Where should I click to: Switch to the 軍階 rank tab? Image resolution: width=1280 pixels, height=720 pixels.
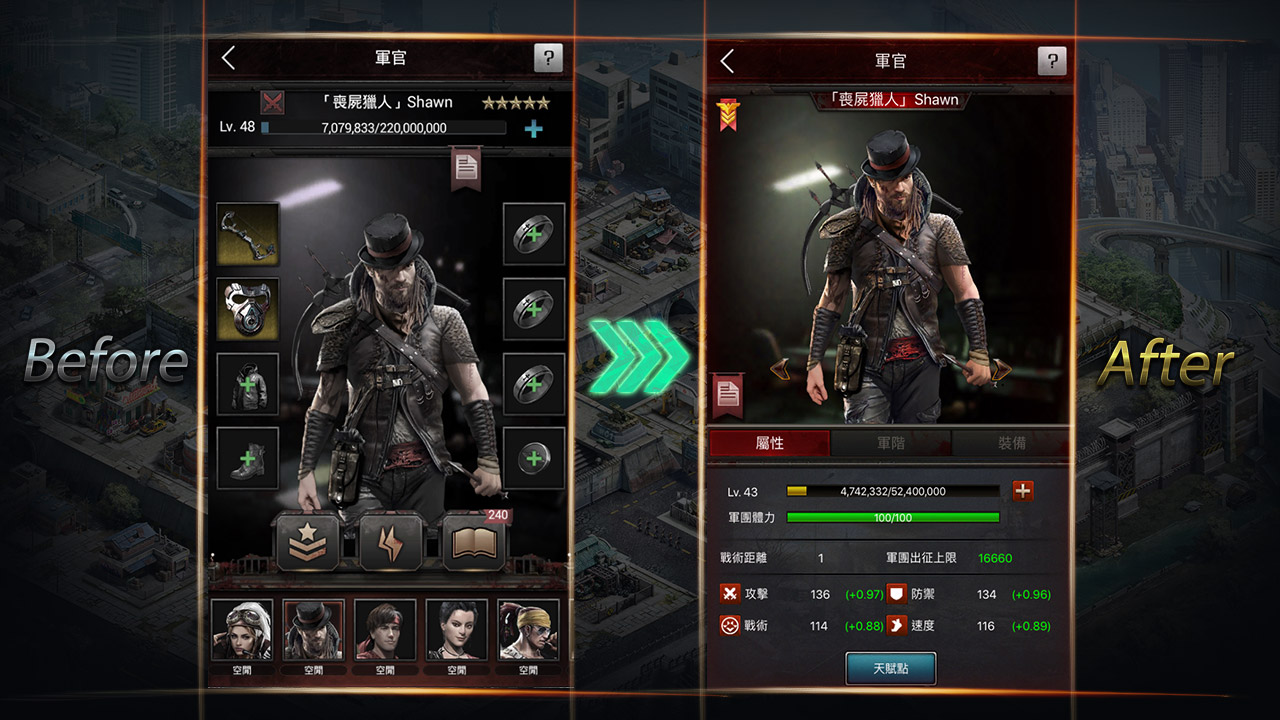coord(890,443)
